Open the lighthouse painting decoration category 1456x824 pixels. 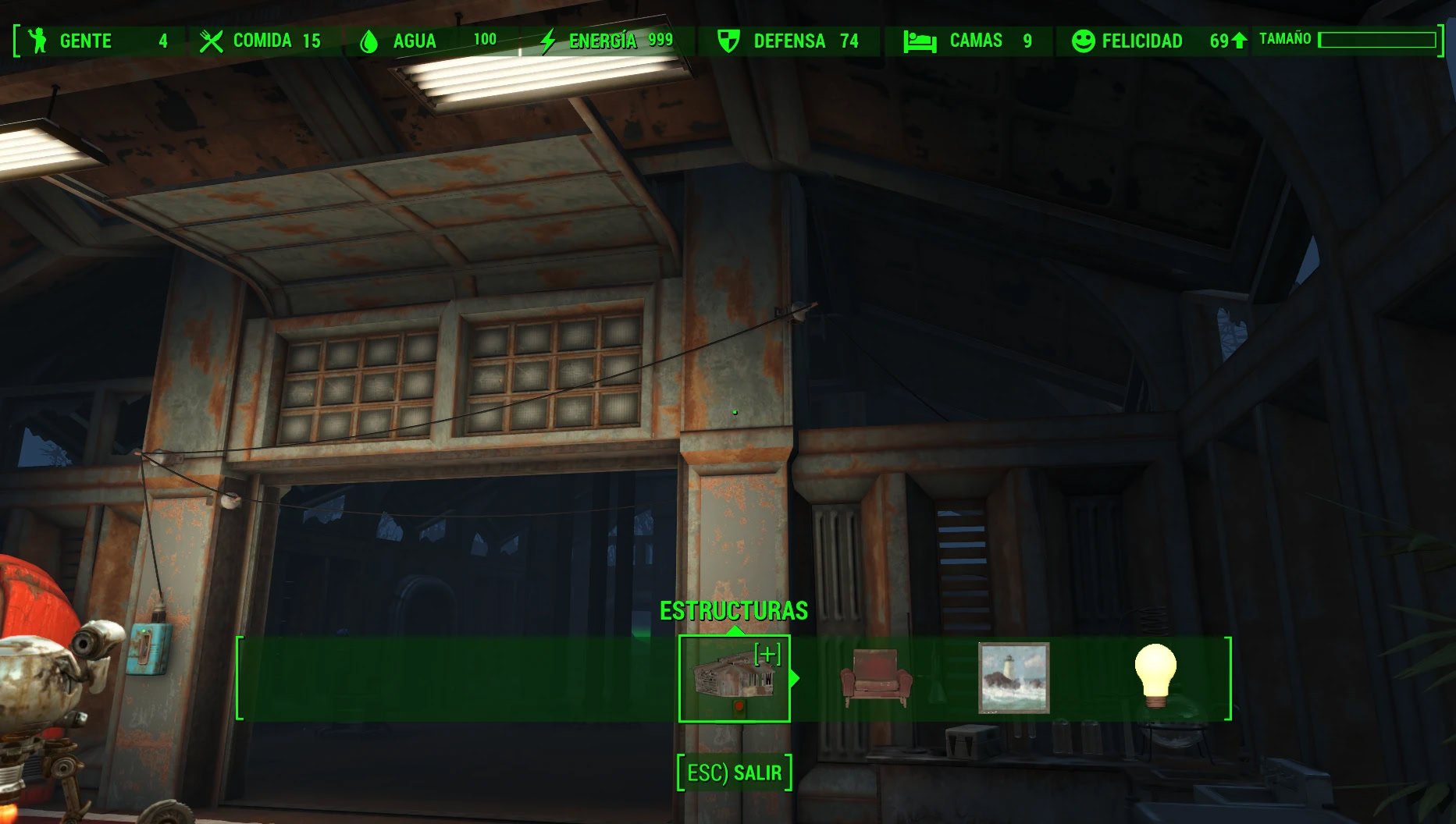tap(1013, 678)
